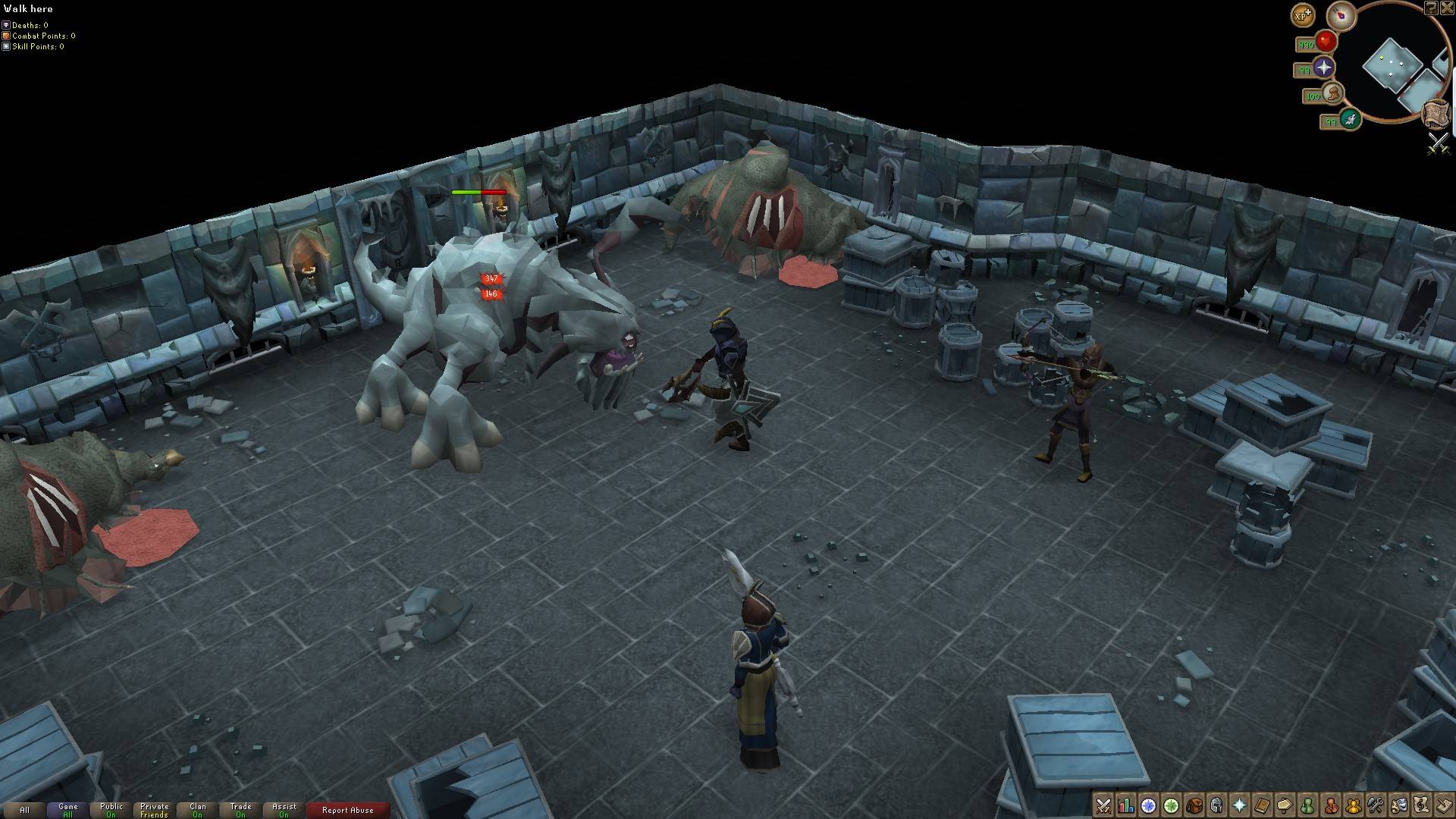The width and height of the screenshot is (1456, 819).
Task: Choose the Clan chat tab
Action: click(198, 810)
